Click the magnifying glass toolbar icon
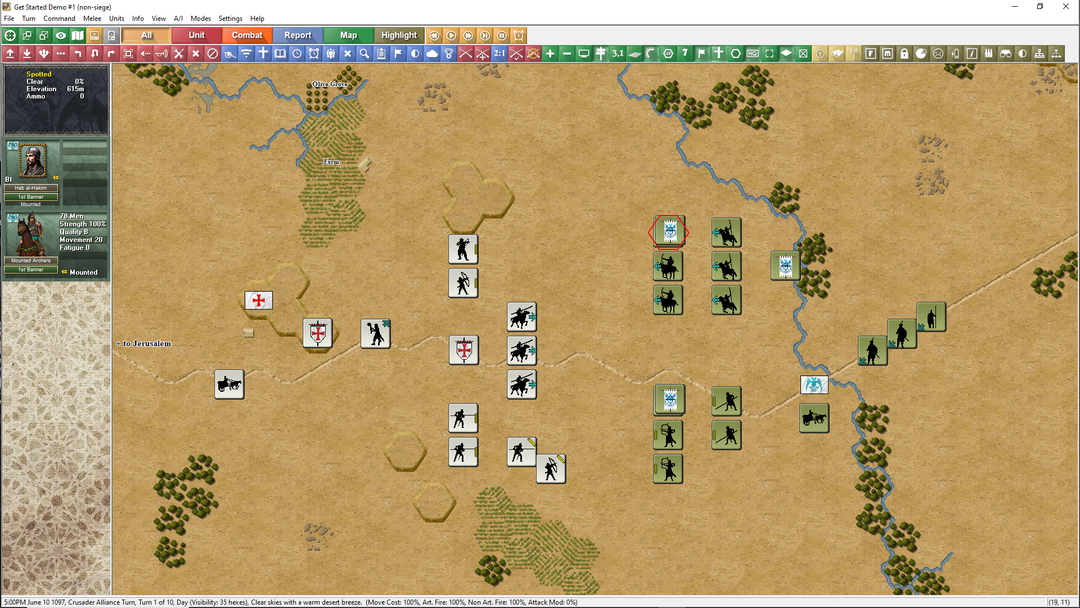Screen dimensions: 1080x608 click(365, 53)
